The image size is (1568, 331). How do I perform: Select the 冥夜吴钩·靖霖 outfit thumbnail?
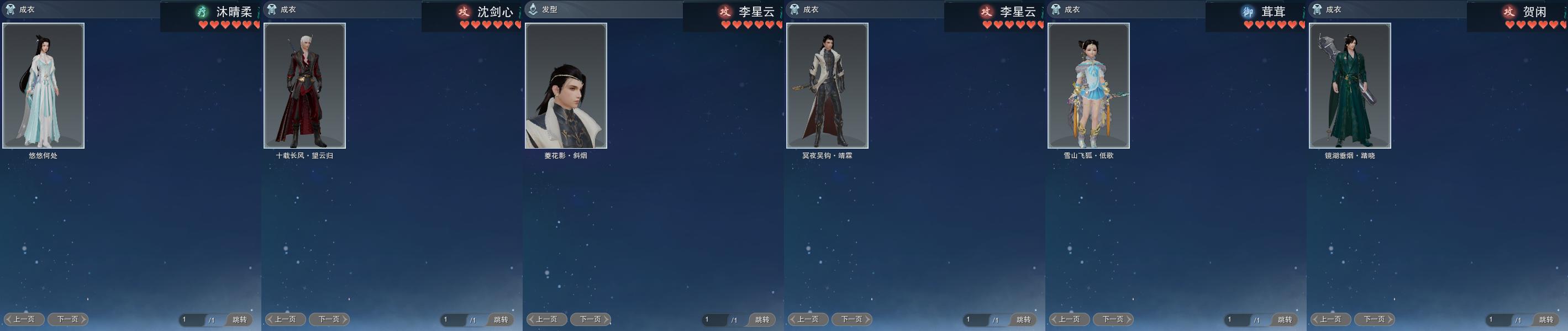827,86
